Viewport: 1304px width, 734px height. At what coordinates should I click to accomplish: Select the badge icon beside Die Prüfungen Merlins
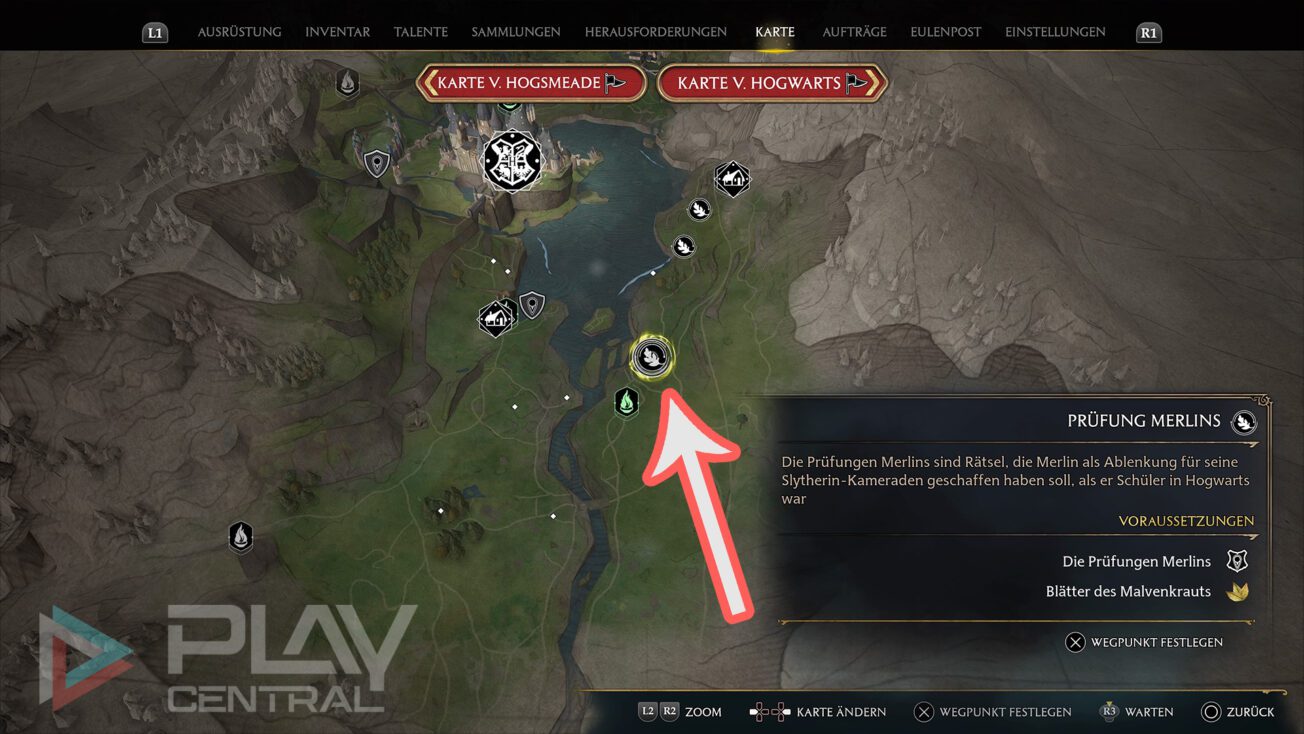[1237, 560]
